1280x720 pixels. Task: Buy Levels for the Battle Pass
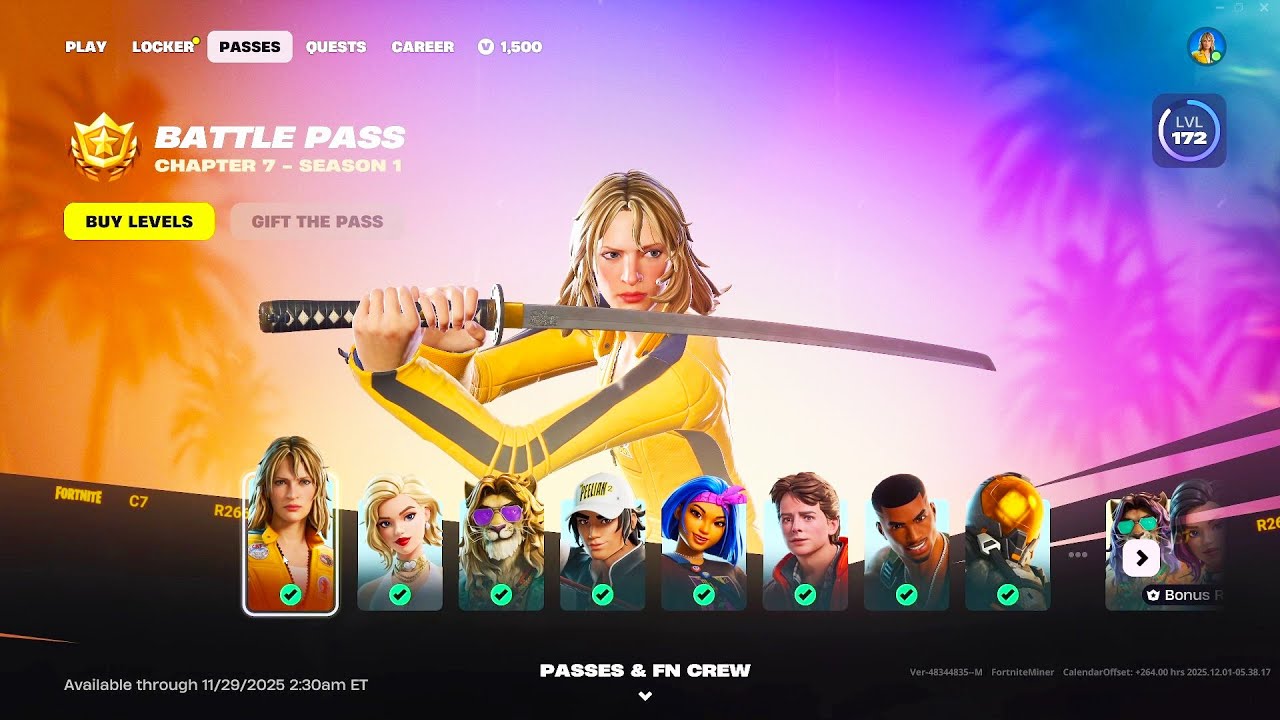pos(139,222)
